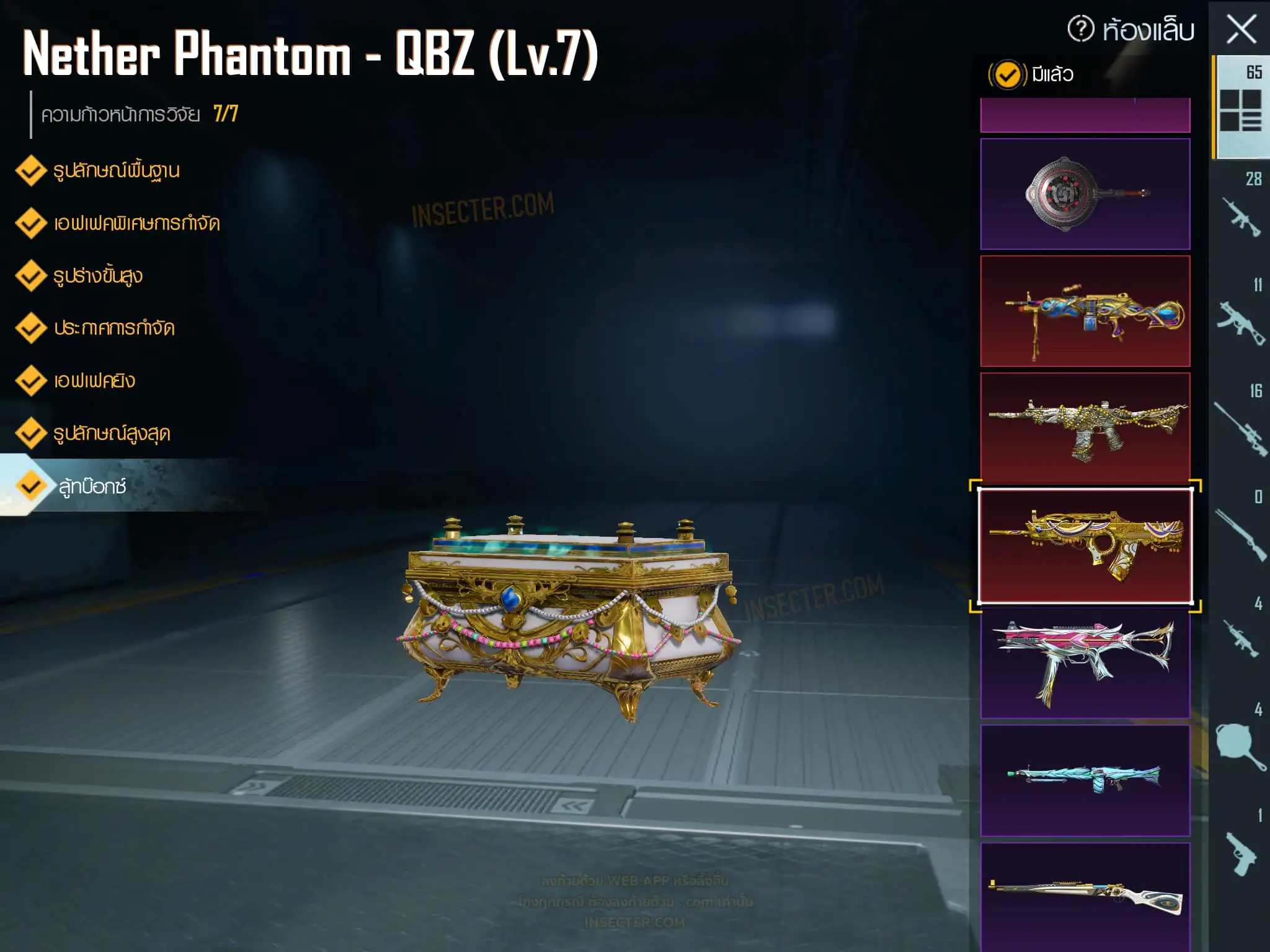Choose the รูปร่างขั้นสูง entry

98,276
